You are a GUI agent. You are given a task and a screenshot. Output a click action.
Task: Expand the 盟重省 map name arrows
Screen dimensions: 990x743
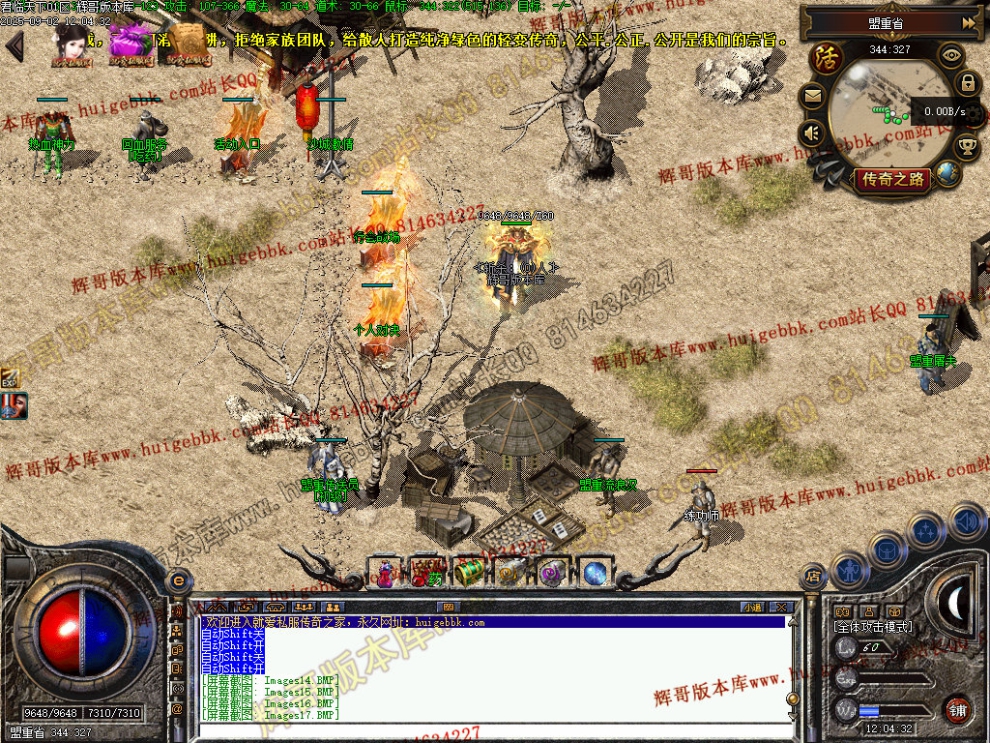coord(968,22)
